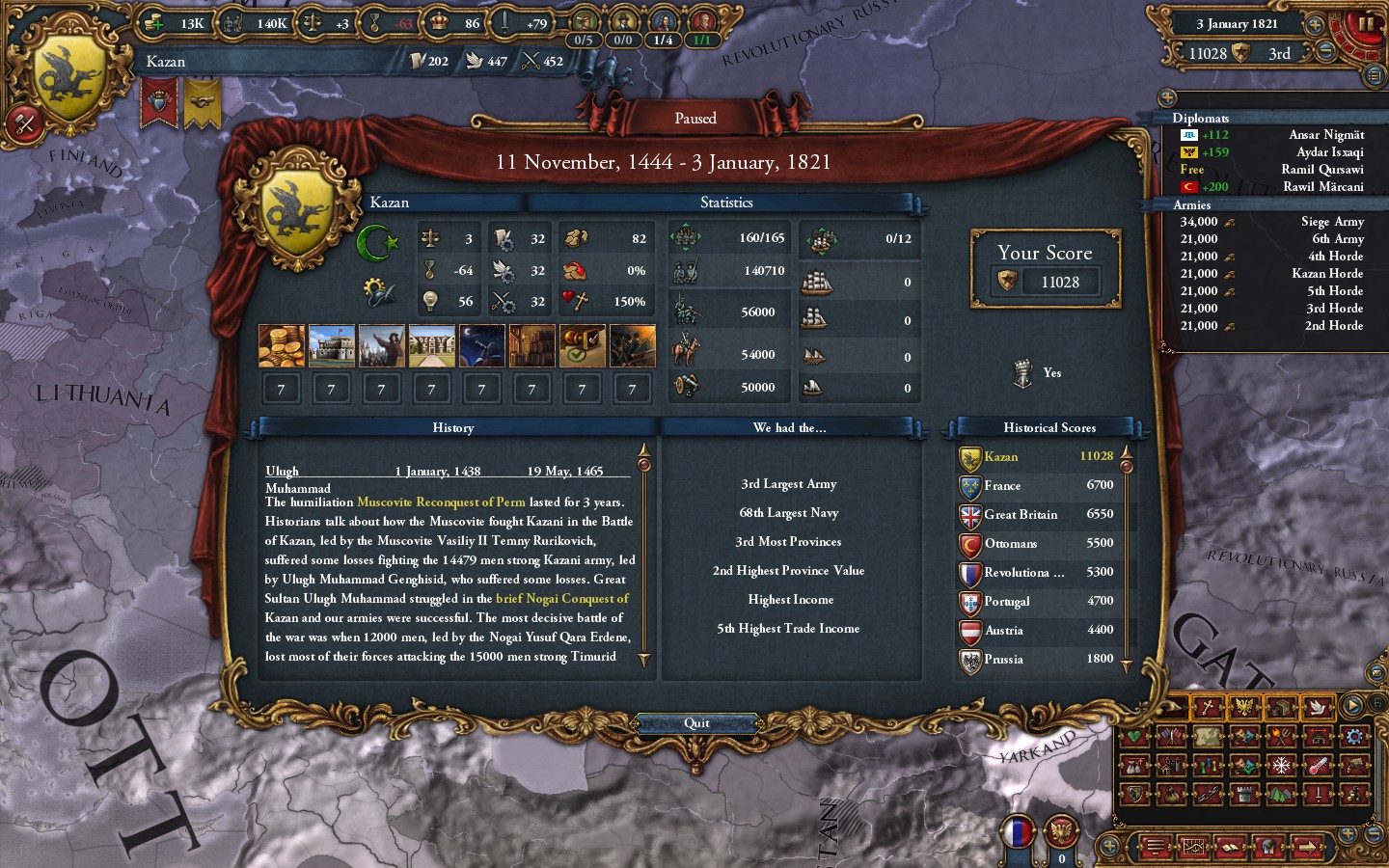Unpause with the play button near the minimap
The width and height of the screenshot is (1389, 868).
pyautogui.click(x=1351, y=705)
